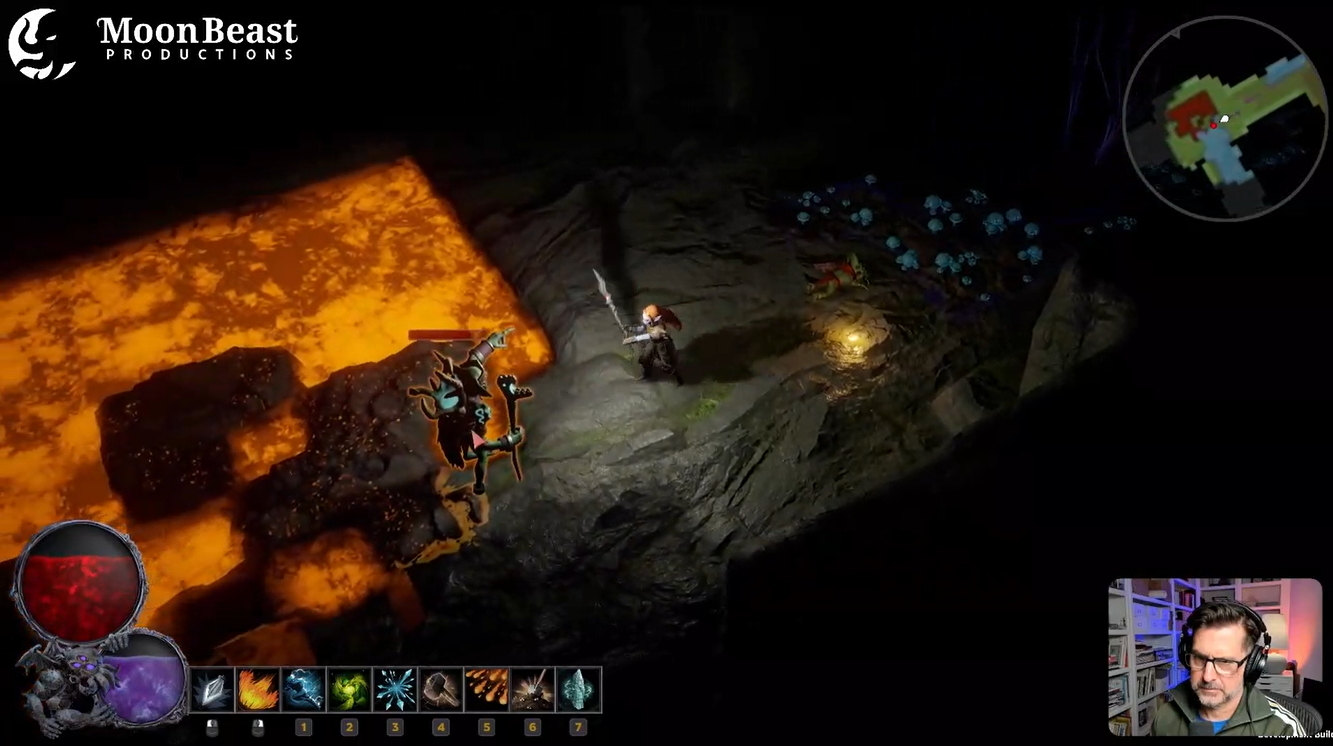
Task: Activate the orange flame wave ability
Action: pyautogui.click(x=258, y=689)
